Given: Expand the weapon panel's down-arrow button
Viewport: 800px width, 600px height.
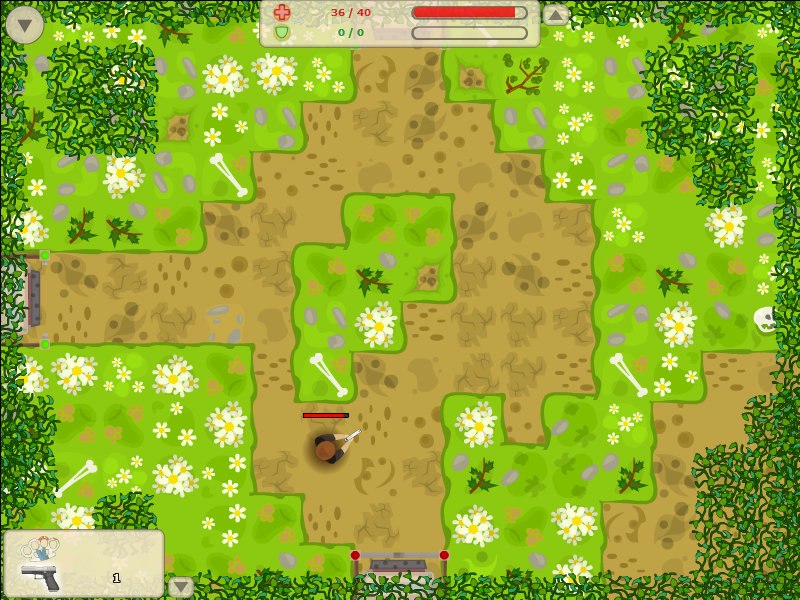Looking at the screenshot, I should 181,587.
